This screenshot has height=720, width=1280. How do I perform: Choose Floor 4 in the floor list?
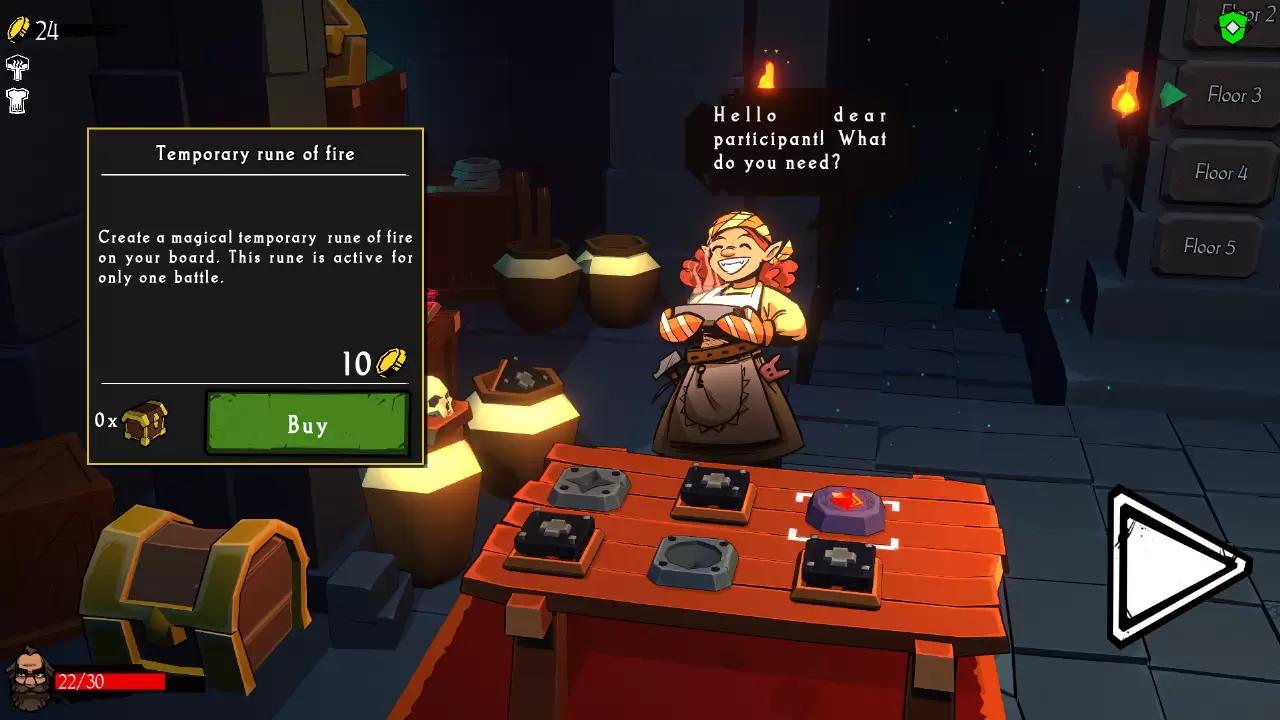(x=1220, y=172)
